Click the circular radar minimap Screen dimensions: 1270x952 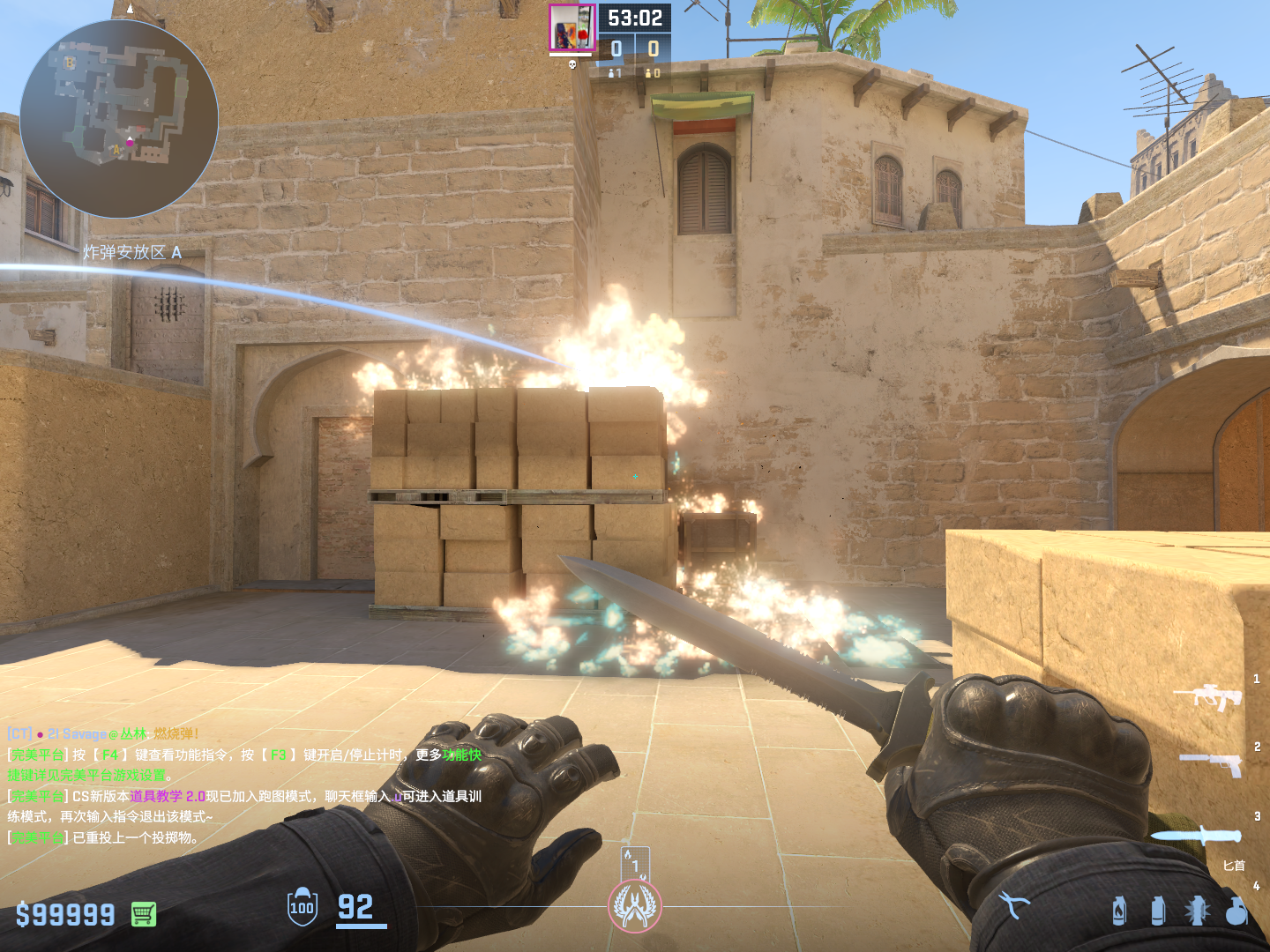point(119,119)
